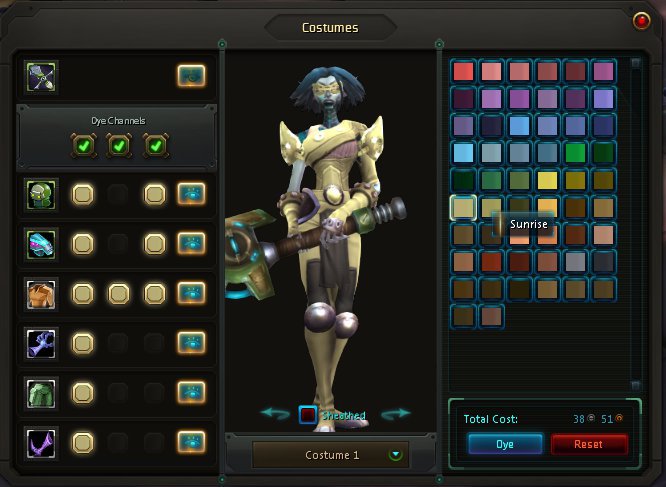
Task: Rotate character with the right arrow
Action: point(397,413)
